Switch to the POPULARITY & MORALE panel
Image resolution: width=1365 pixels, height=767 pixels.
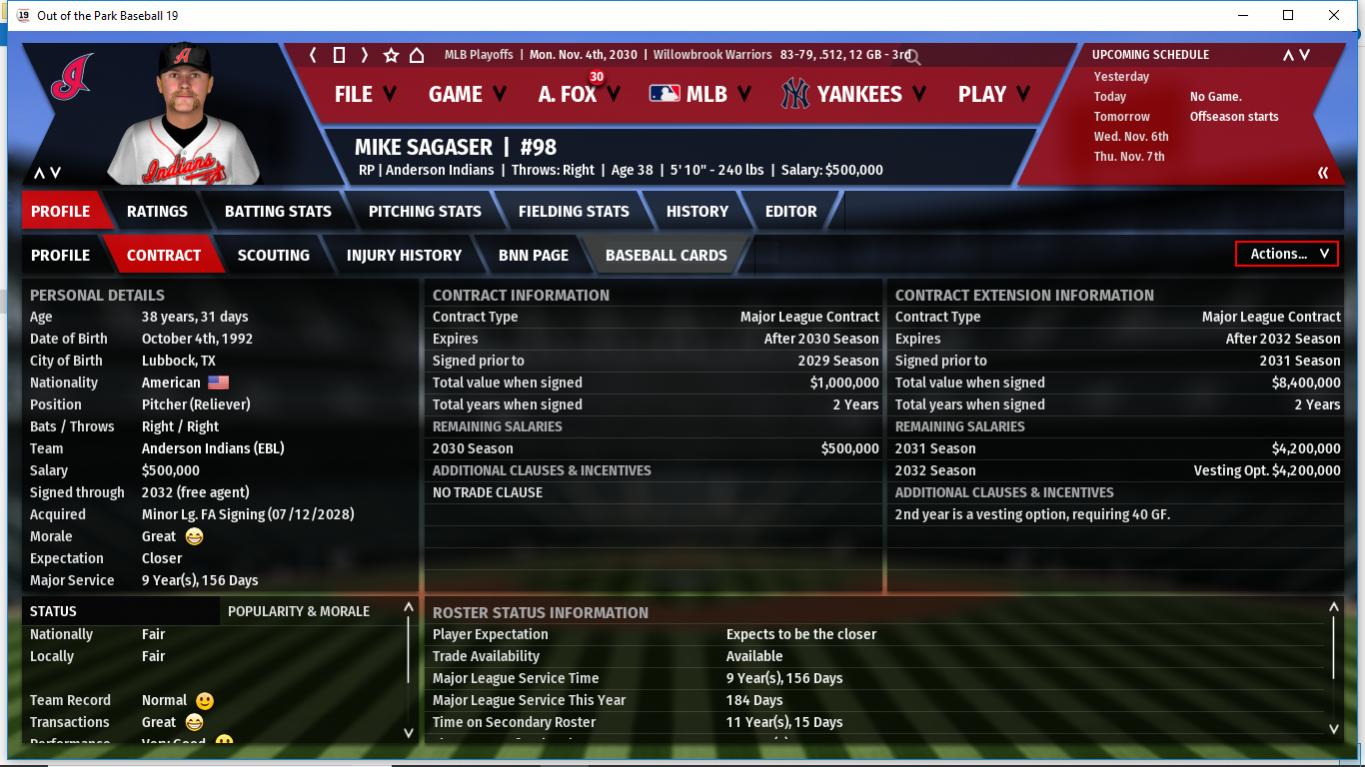tap(298, 611)
